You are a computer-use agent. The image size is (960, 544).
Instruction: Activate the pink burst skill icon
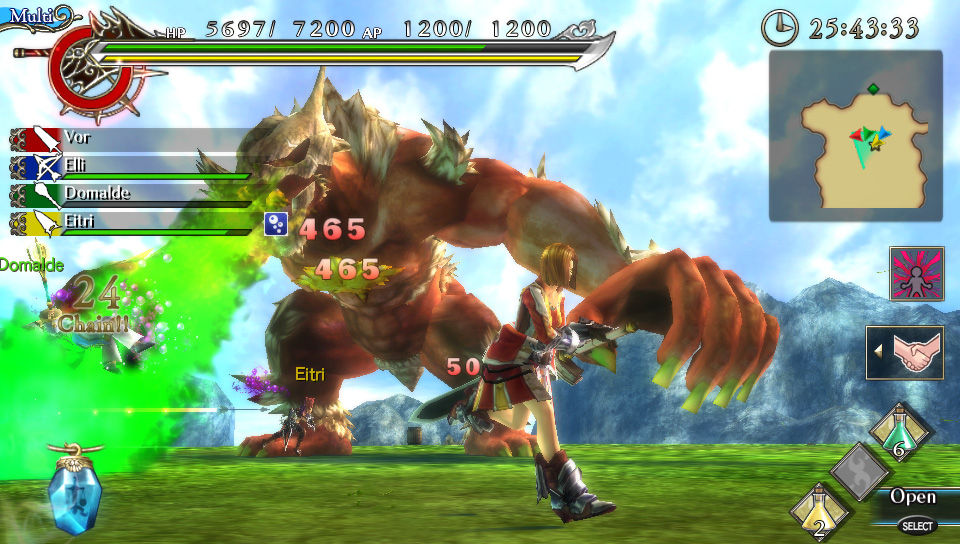coord(916,274)
